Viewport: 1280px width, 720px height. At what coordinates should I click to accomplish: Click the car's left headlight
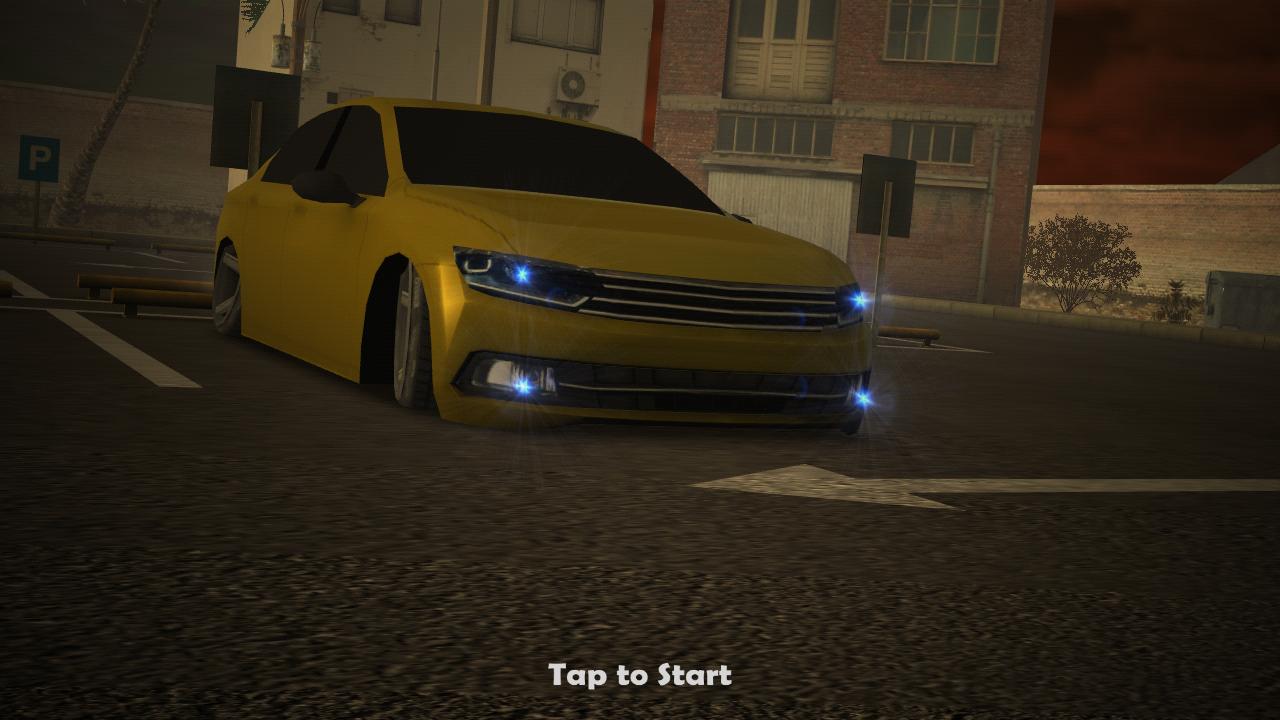pyautogui.click(x=520, y=275)
